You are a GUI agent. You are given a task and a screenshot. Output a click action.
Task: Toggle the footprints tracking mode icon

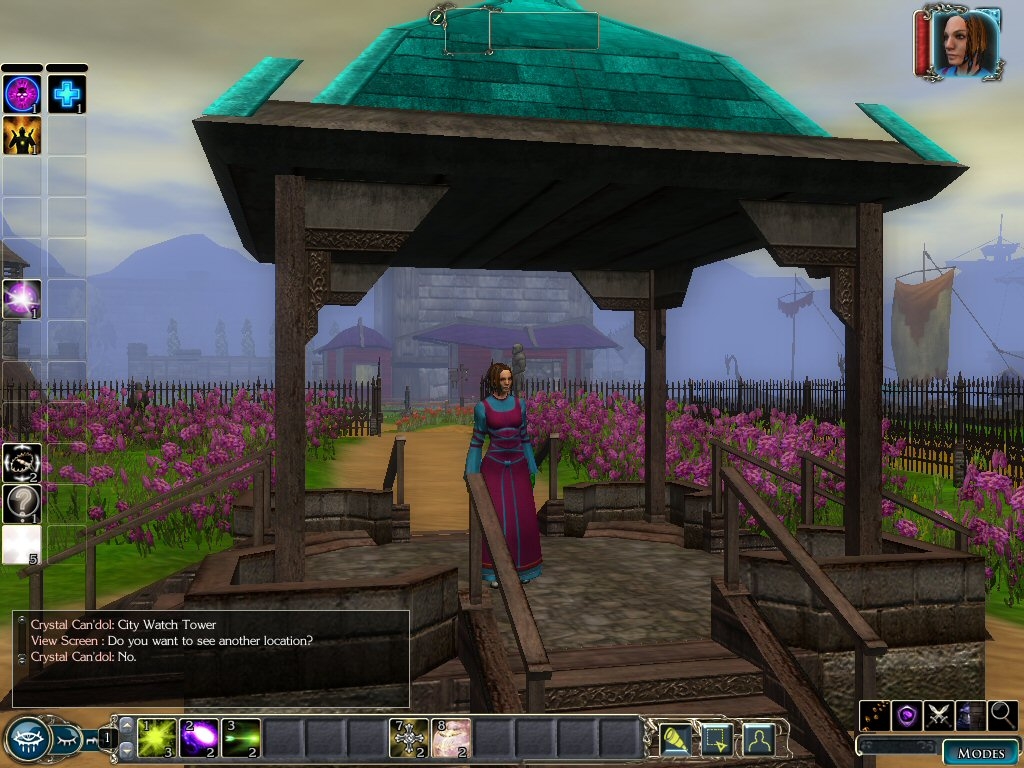click(875, 715)
